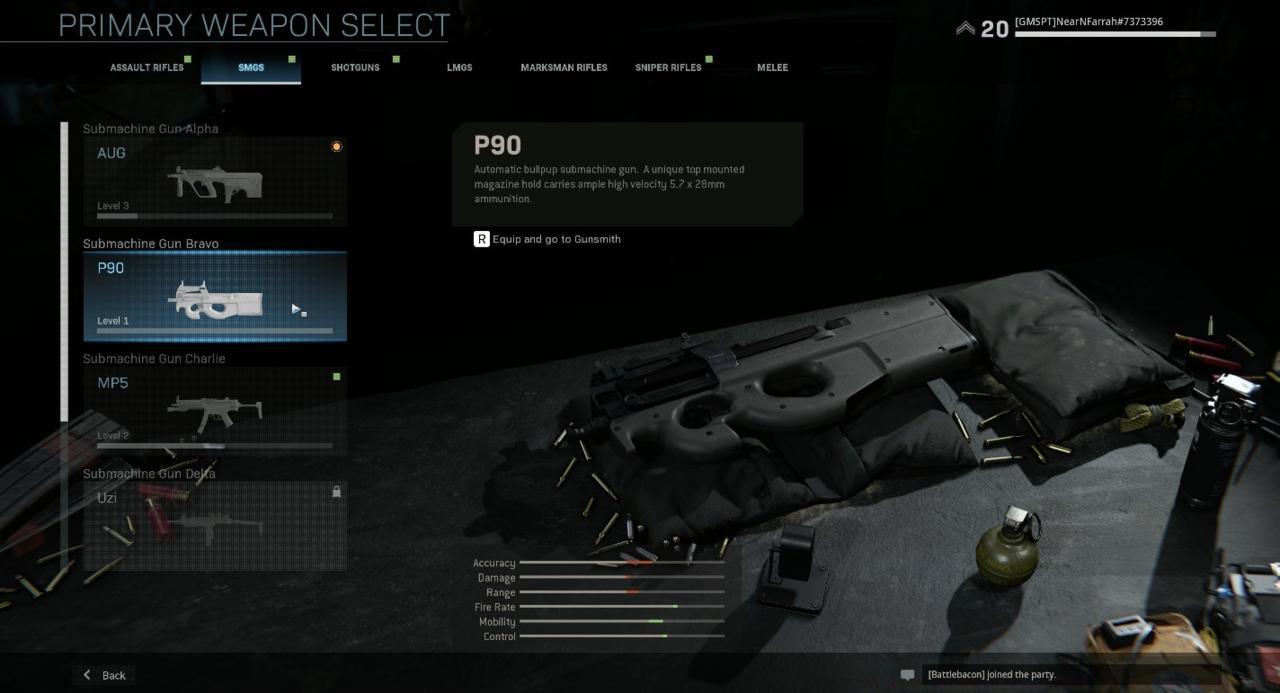Screen dimensions: 1280x693
Task: Open the Sniper Rifles tab
Action: [668, 68]
